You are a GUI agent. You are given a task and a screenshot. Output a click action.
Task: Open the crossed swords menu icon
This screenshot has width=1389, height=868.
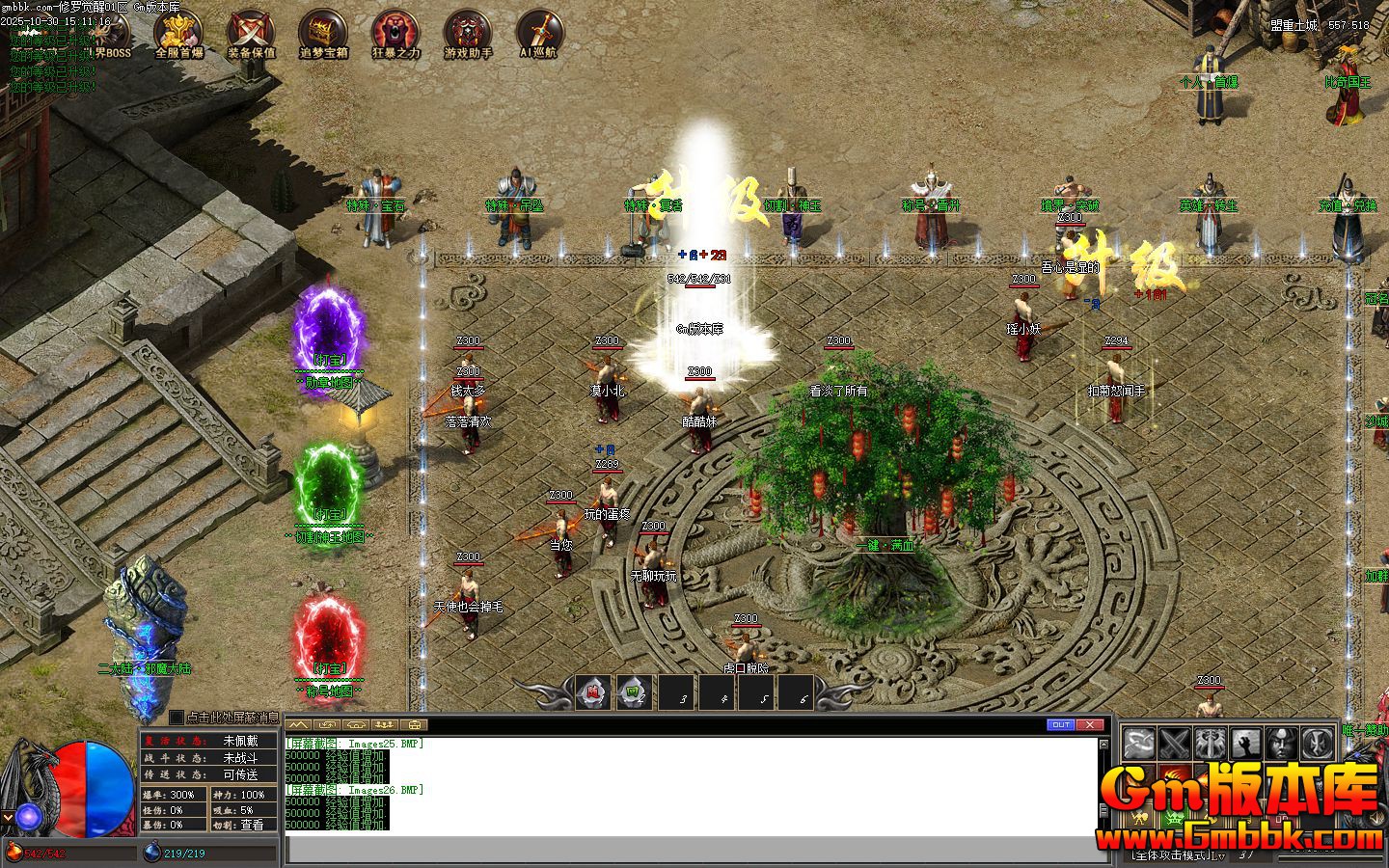pyautogui.click(x=1174, y=744)
